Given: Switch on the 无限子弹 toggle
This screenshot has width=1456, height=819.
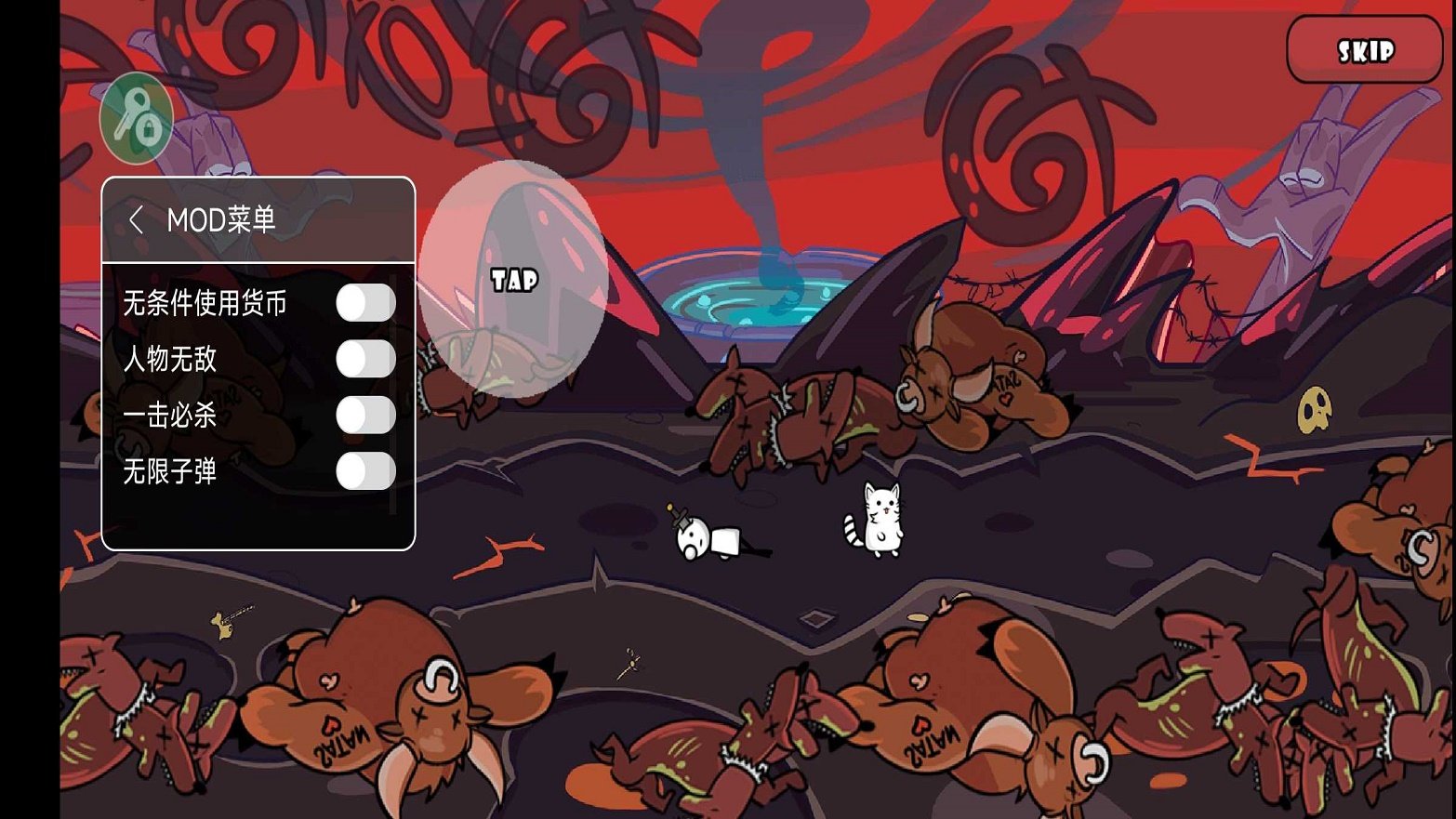Looking at the screenshot, I should coord(365,471).
